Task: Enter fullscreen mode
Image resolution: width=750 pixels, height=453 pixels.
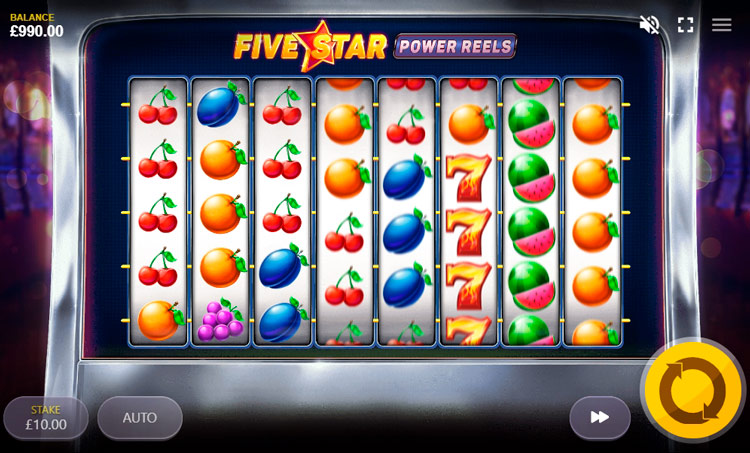Action: (x=686, y=25)
